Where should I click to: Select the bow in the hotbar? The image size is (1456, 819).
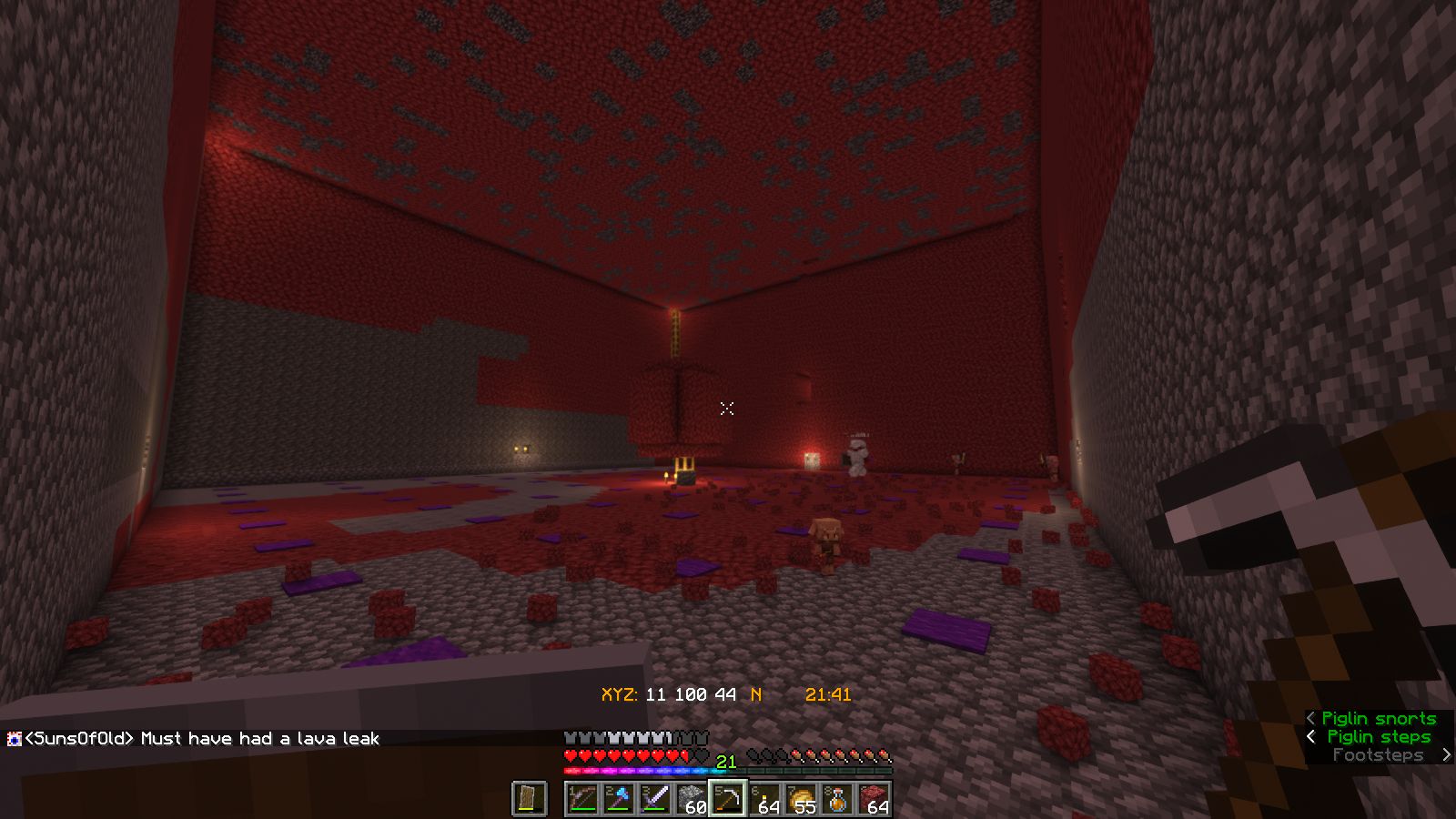coord(582,799)
